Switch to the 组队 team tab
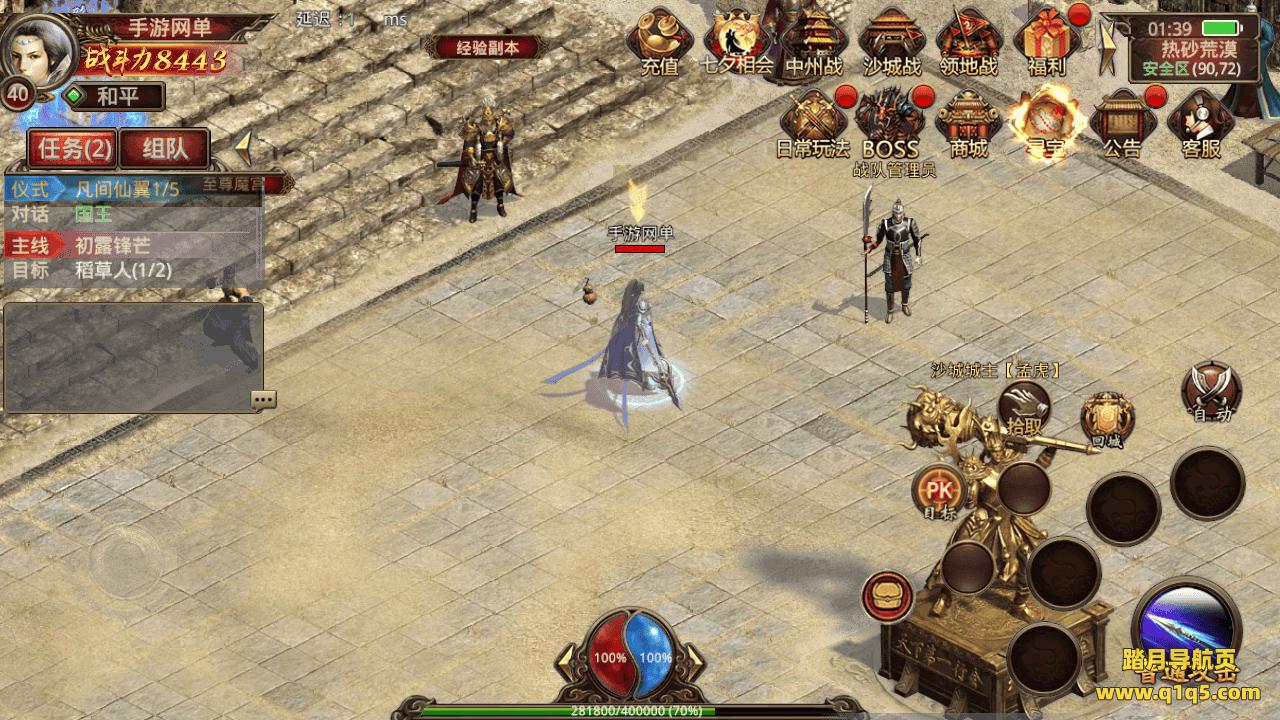The image size is (1280, 720). click(x=165, y=149)
